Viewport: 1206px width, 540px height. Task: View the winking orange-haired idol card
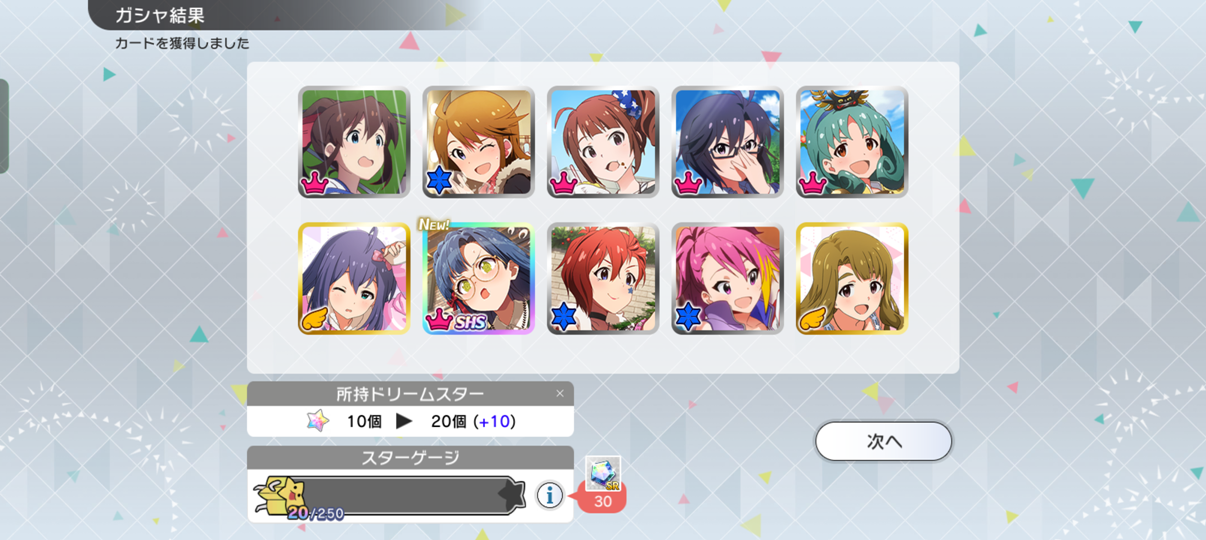pos(478,142)
